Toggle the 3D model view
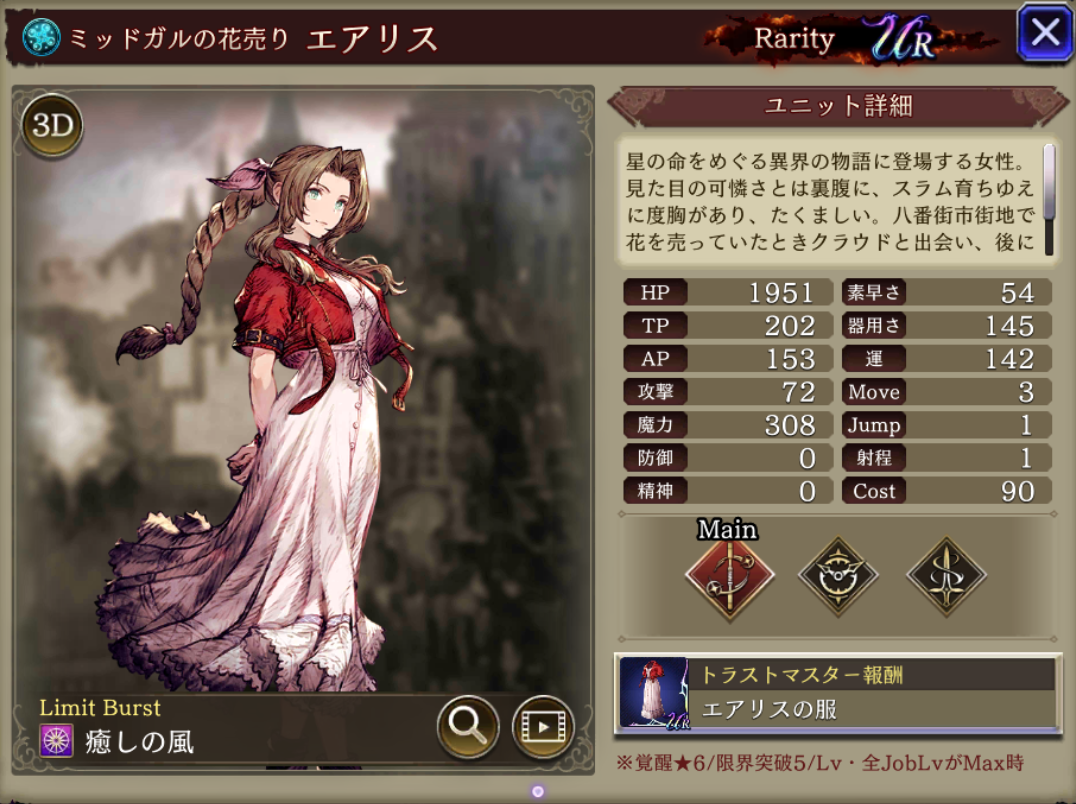Viewport: 1076px width, 804px height. 51,126
